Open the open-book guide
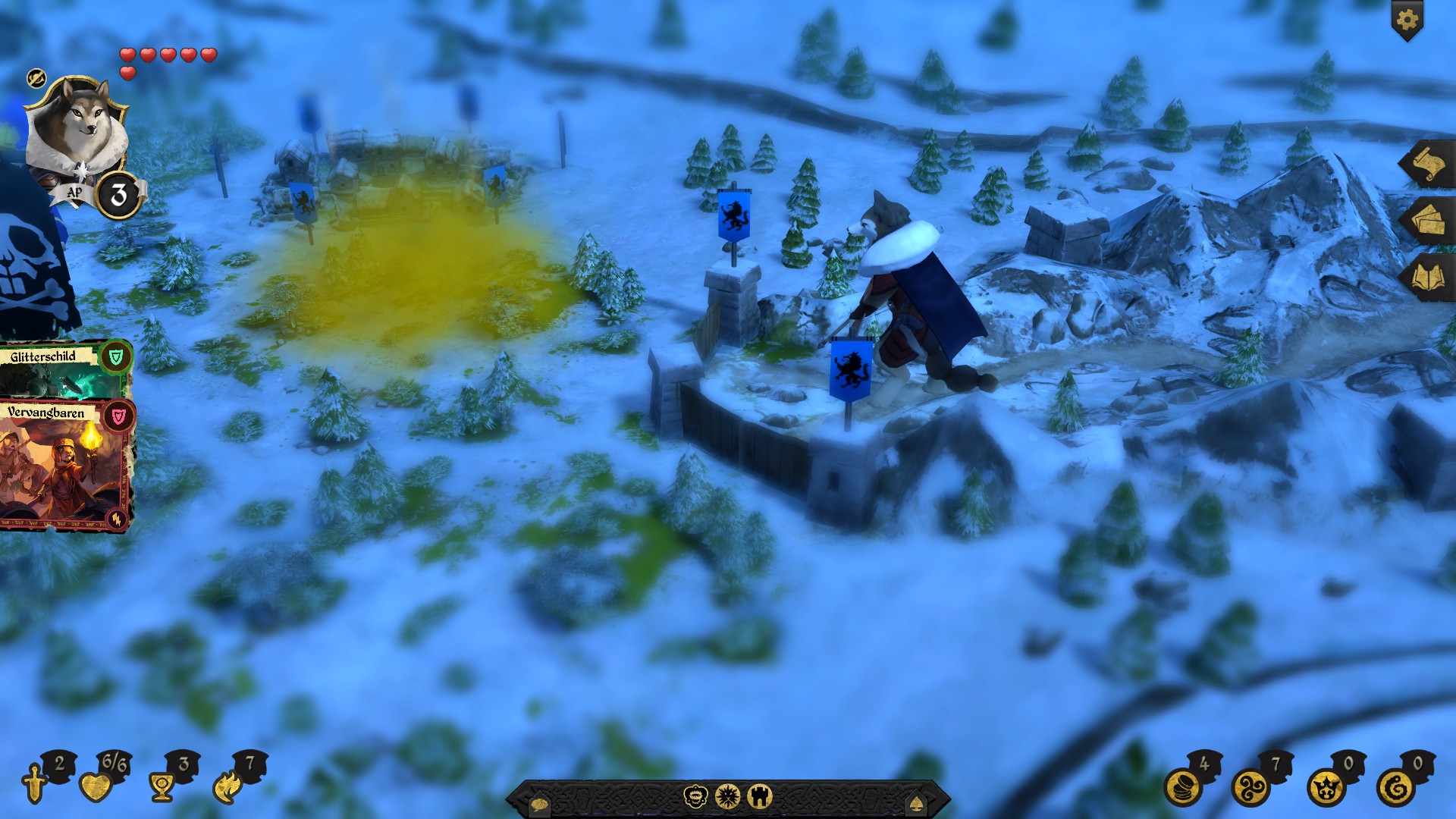 (1426, 278)
